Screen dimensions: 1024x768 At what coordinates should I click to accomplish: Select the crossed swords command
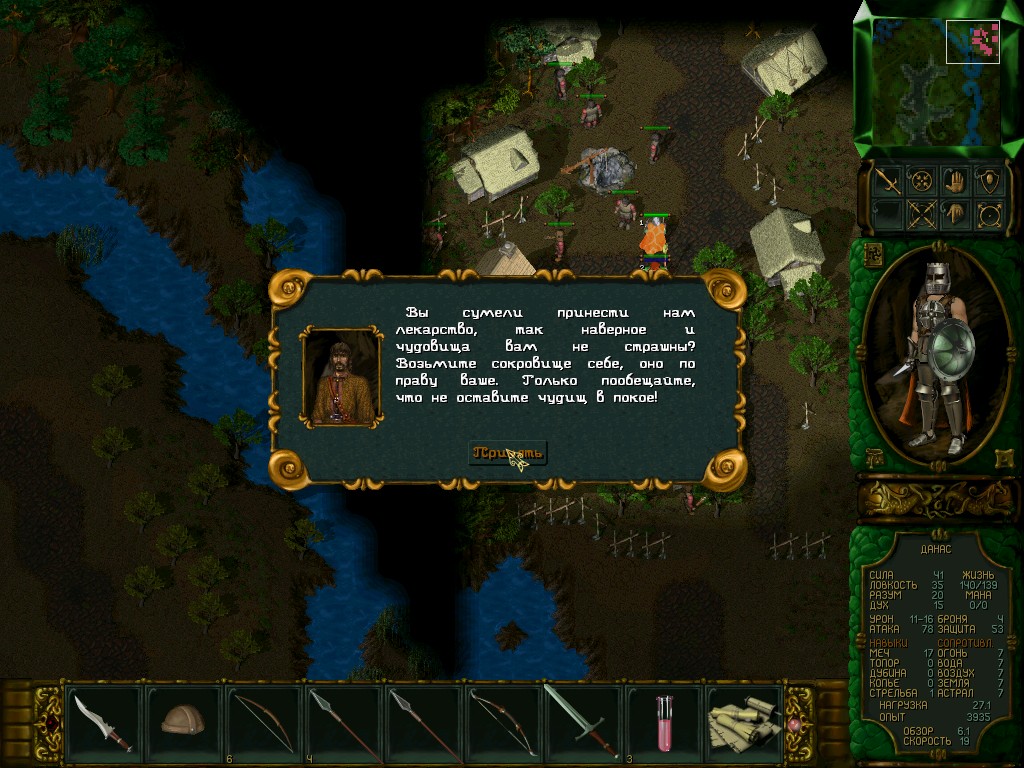pos(921,214)
